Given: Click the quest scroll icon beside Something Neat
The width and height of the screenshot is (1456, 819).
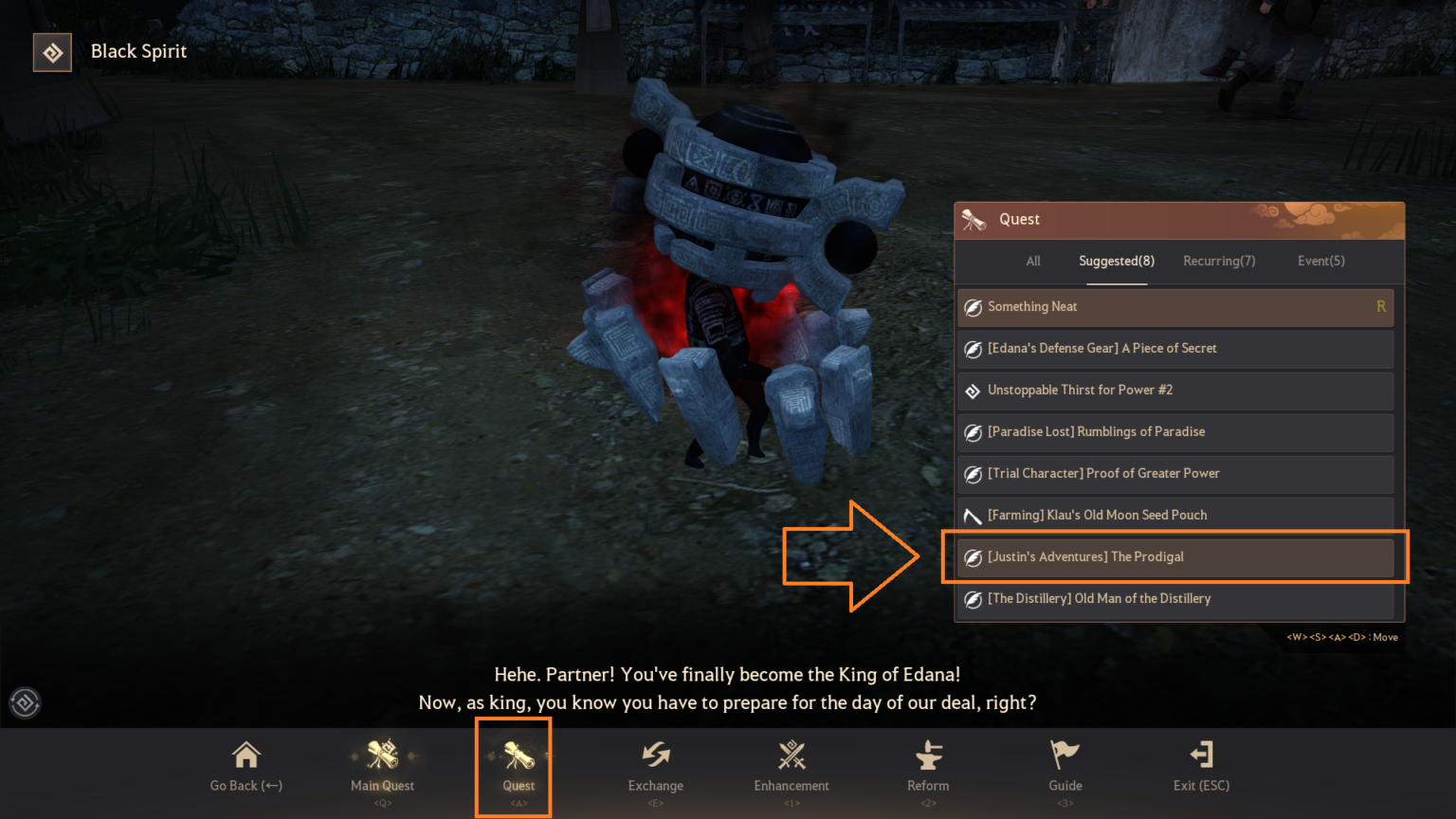Looking at the screenshot, I should (973, 307).
